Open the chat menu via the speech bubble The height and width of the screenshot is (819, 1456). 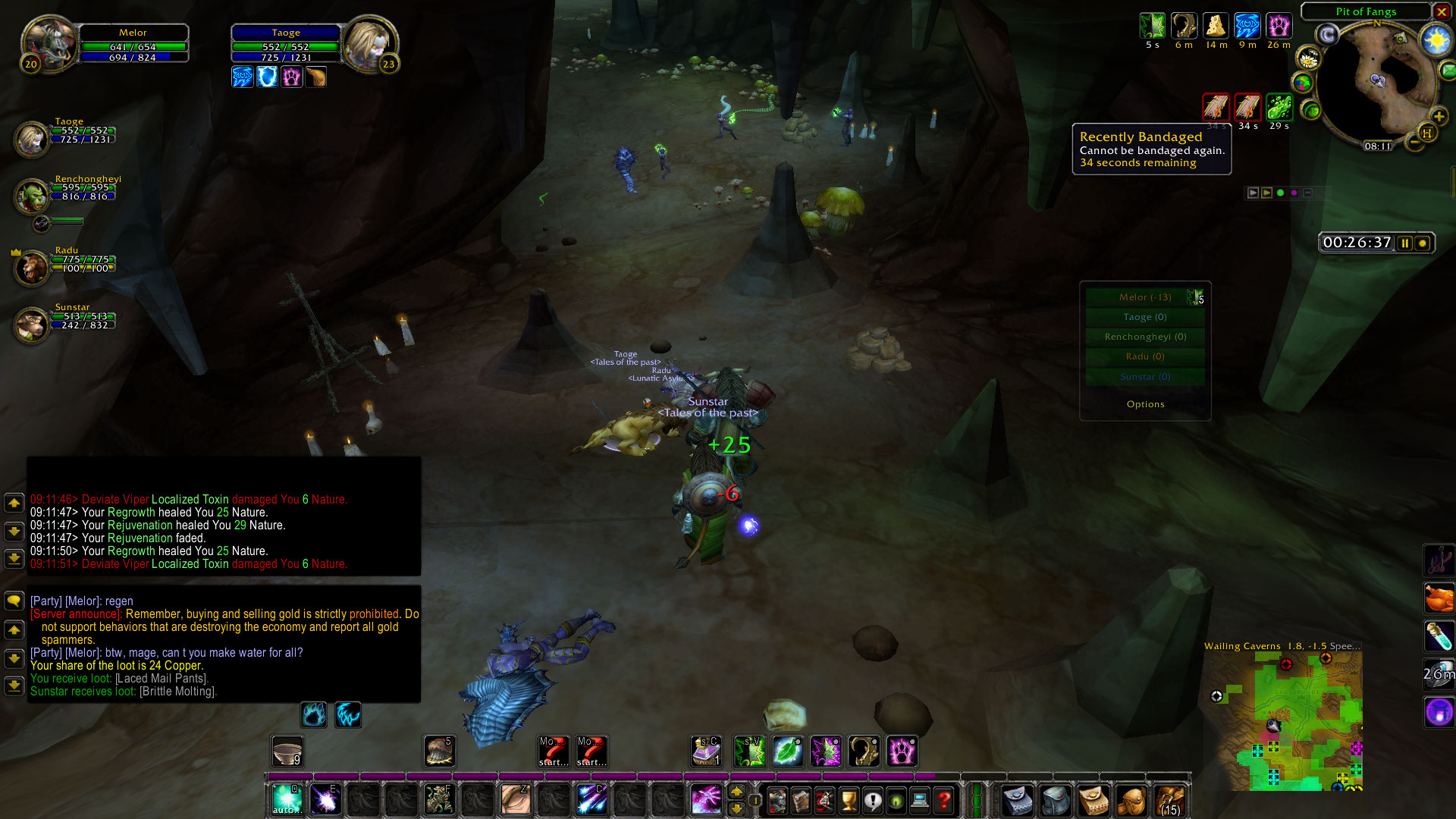click(14, 601)
